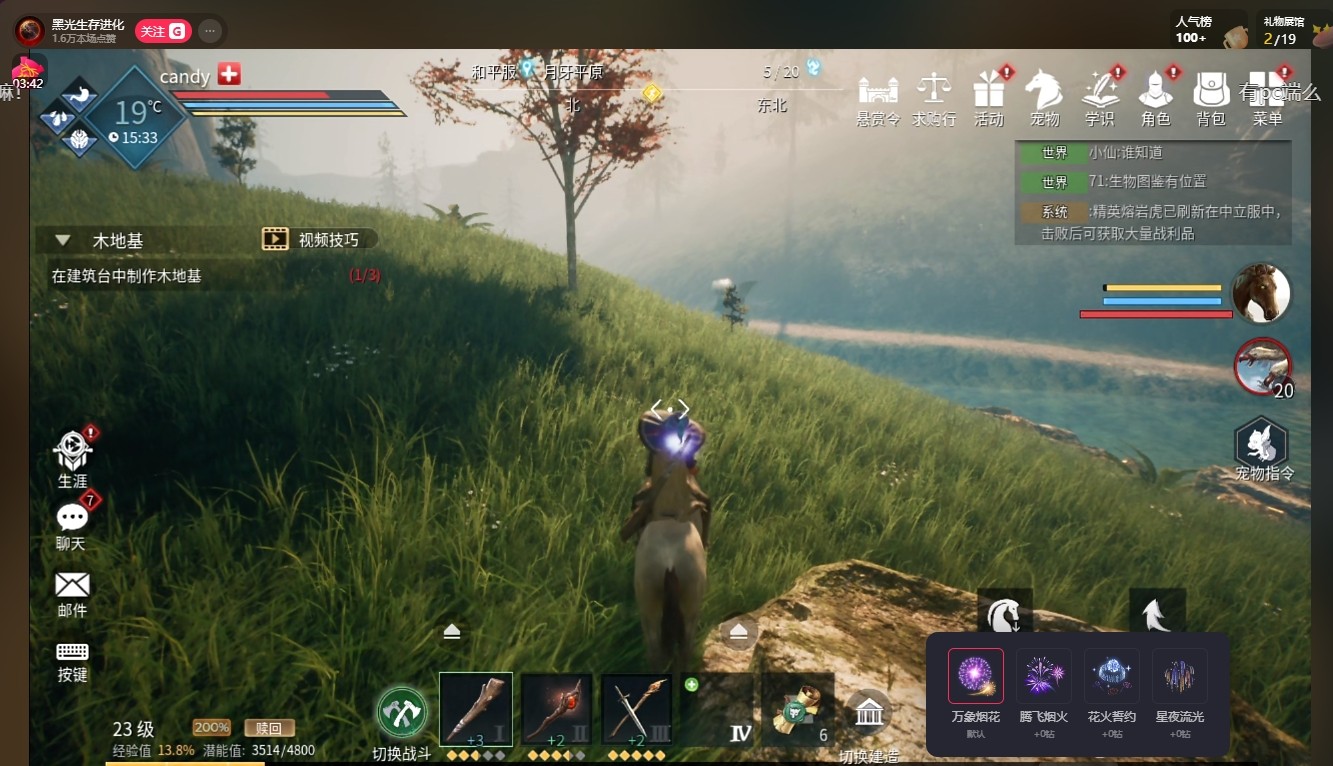Open the 聊天 chat window
This screenshot has height=766, width=1333.
click(x=72, y=523)
